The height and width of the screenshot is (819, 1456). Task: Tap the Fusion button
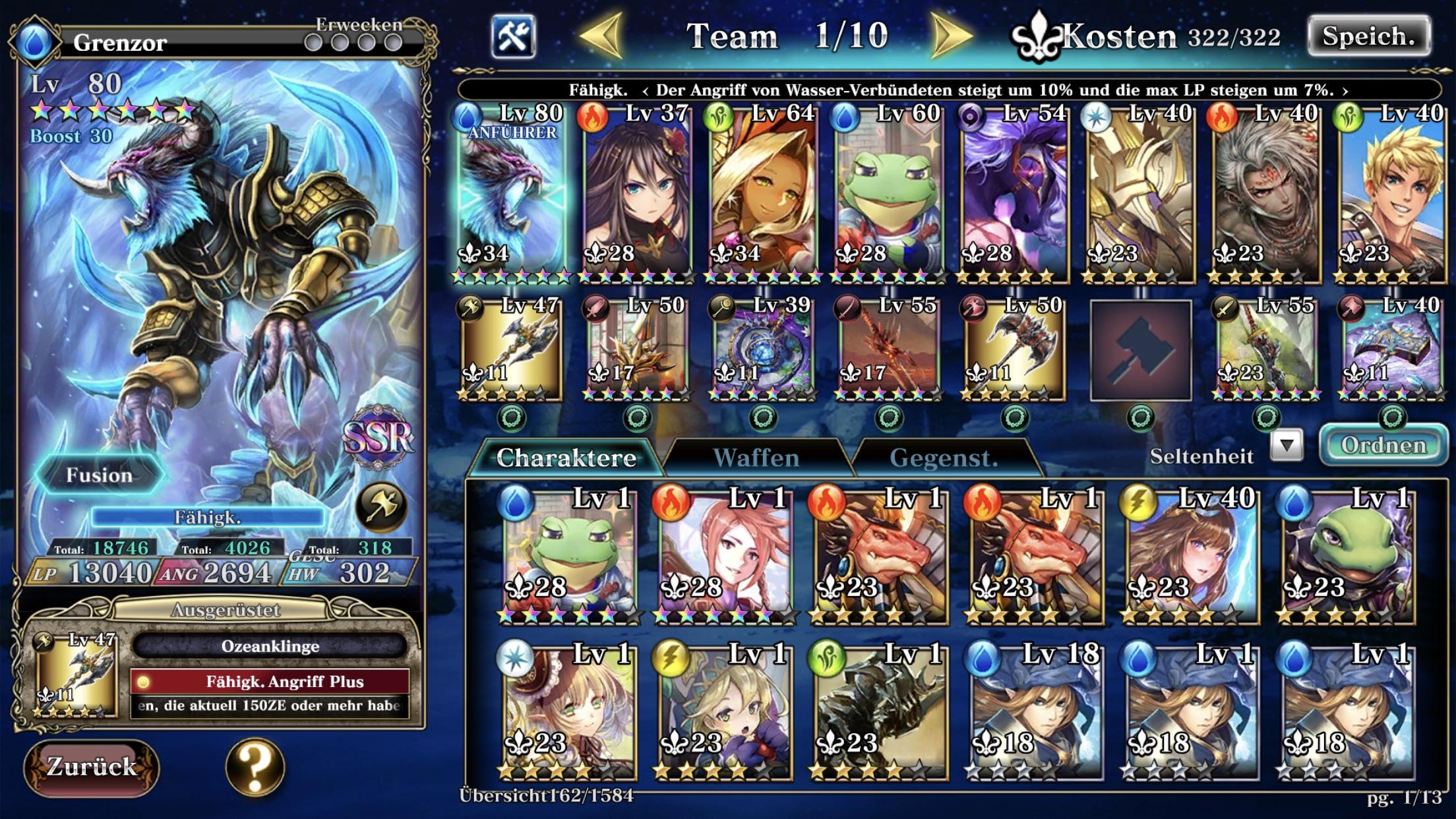(x=99, y=475)
